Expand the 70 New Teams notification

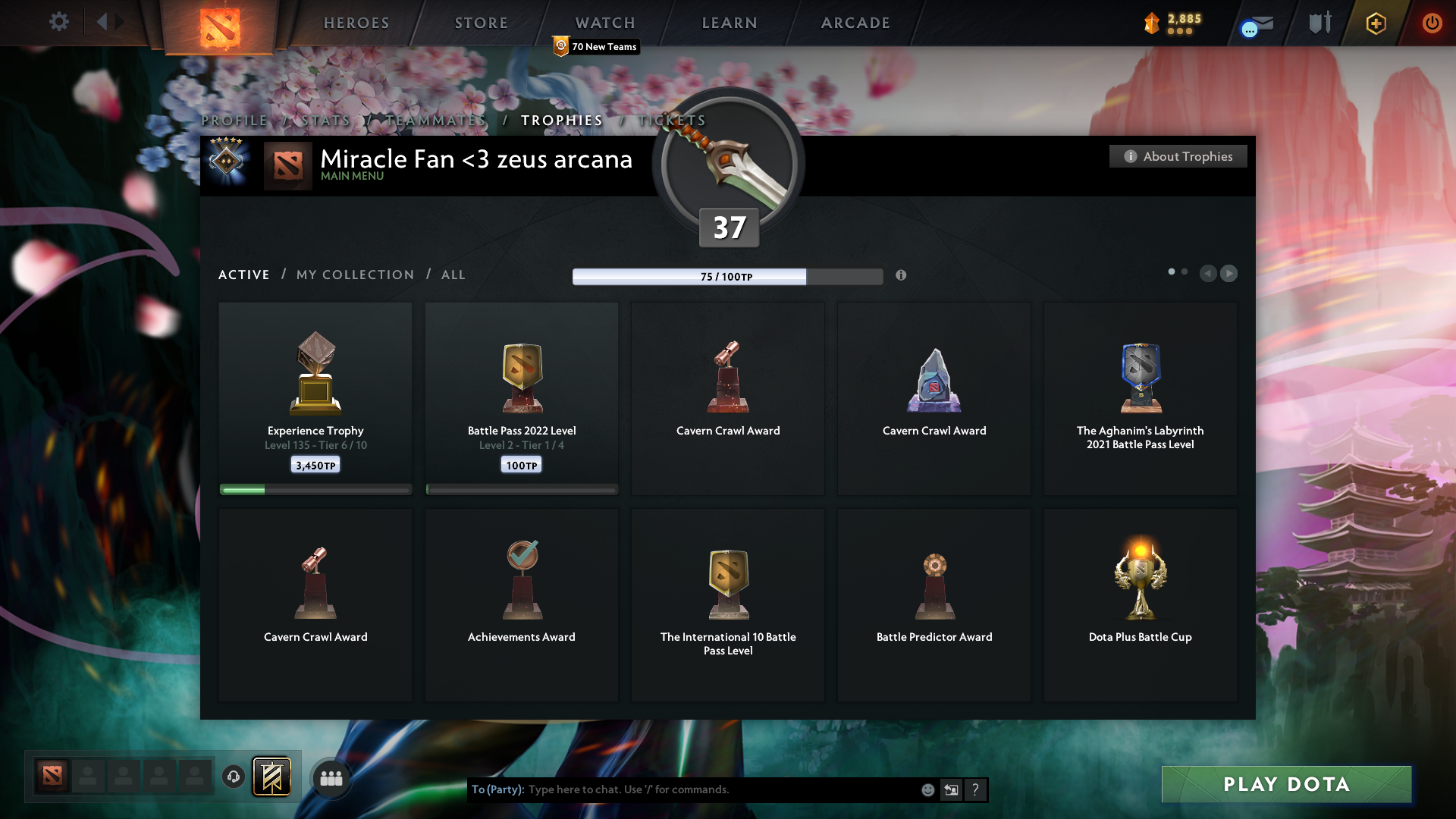point(596,46)
